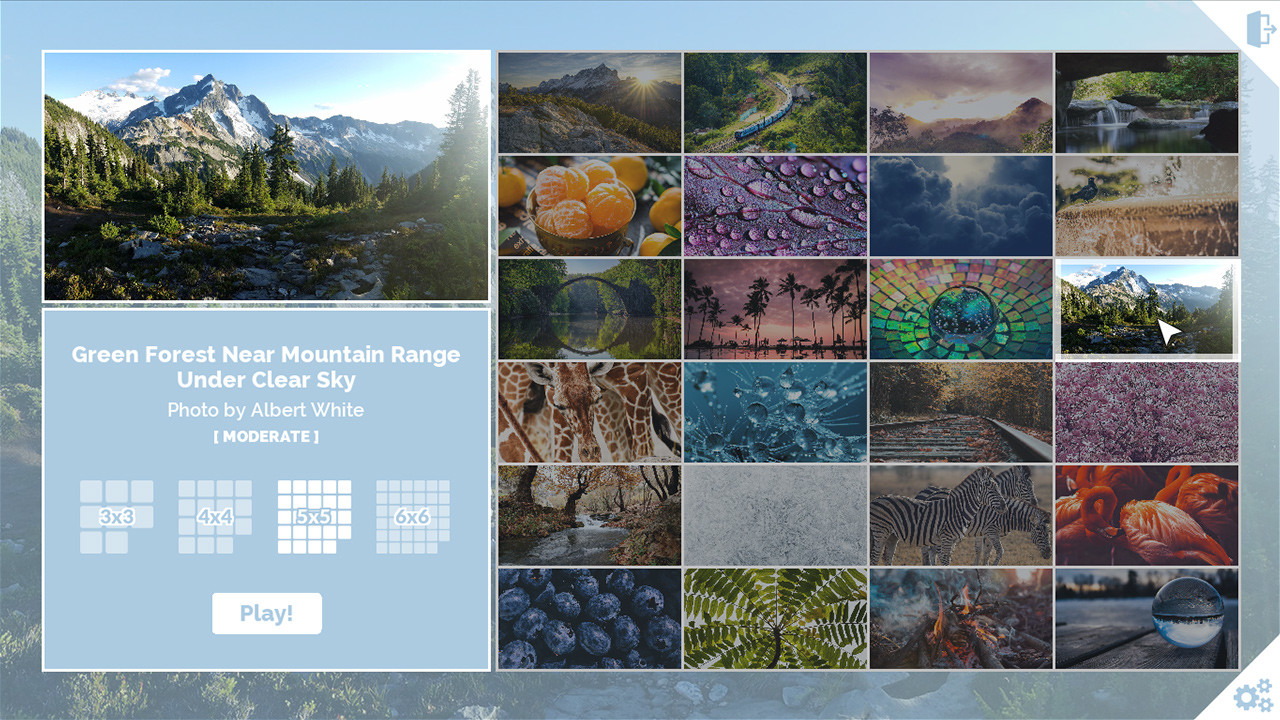Select the train in the forest image

pos(775,102)
